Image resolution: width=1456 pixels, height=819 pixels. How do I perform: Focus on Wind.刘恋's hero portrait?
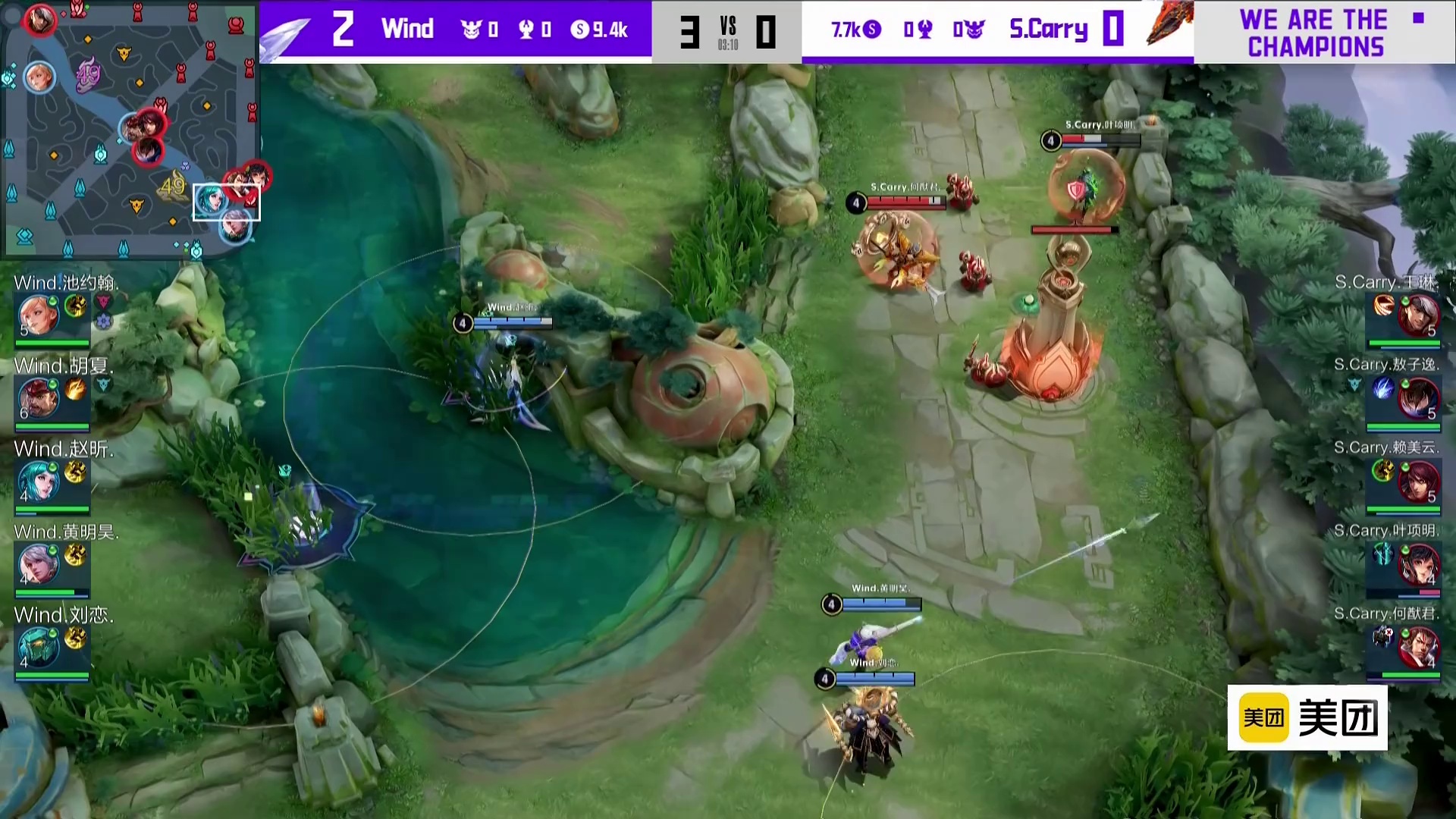click(37, 647)
